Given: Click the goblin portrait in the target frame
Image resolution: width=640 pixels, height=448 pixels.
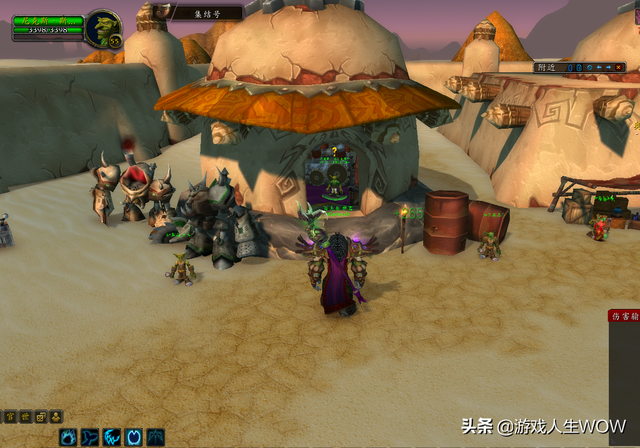Looking at the screenshot, I should click(102, 28).
